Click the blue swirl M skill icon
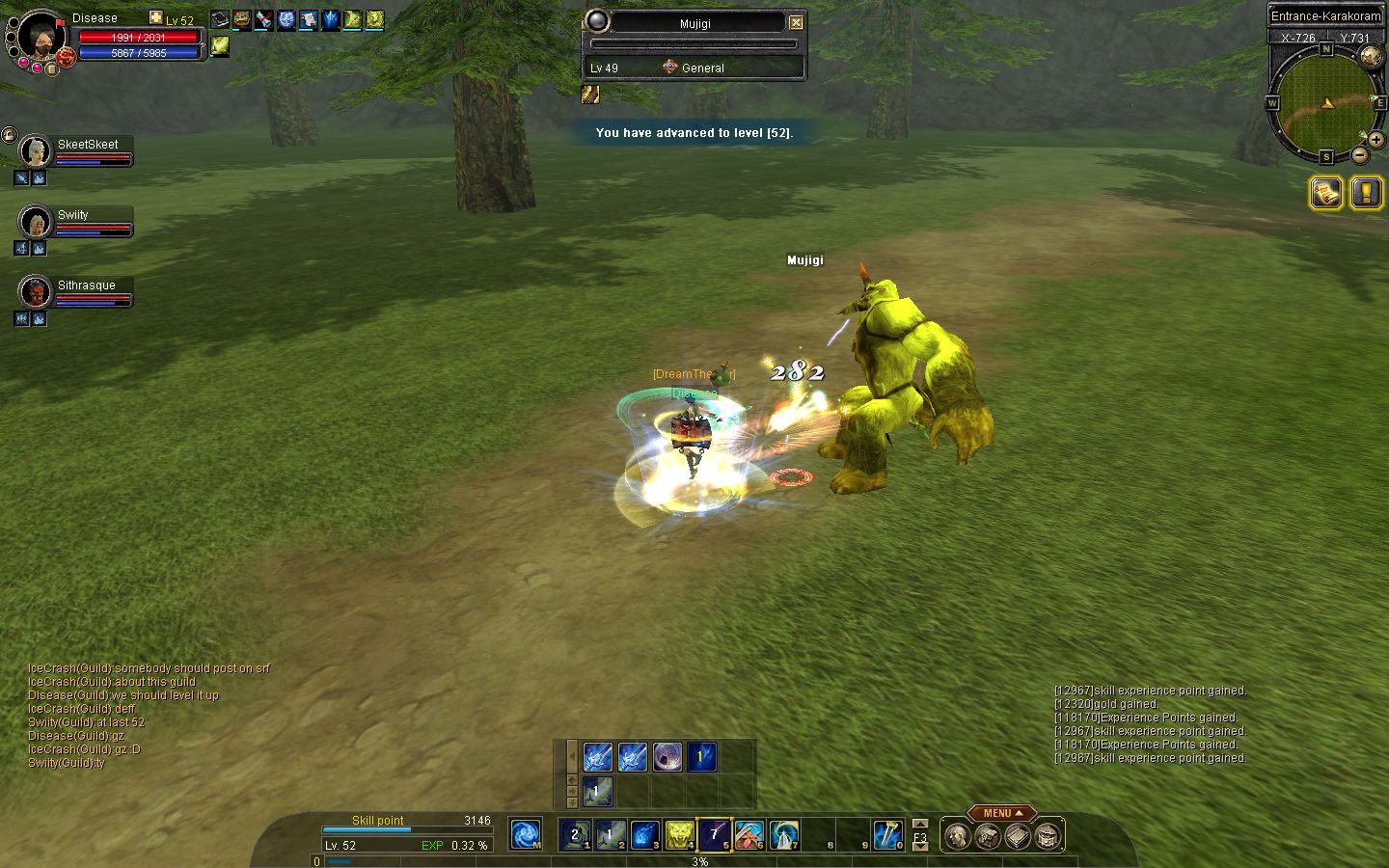 pyautogui.click(x=526, y=834)
